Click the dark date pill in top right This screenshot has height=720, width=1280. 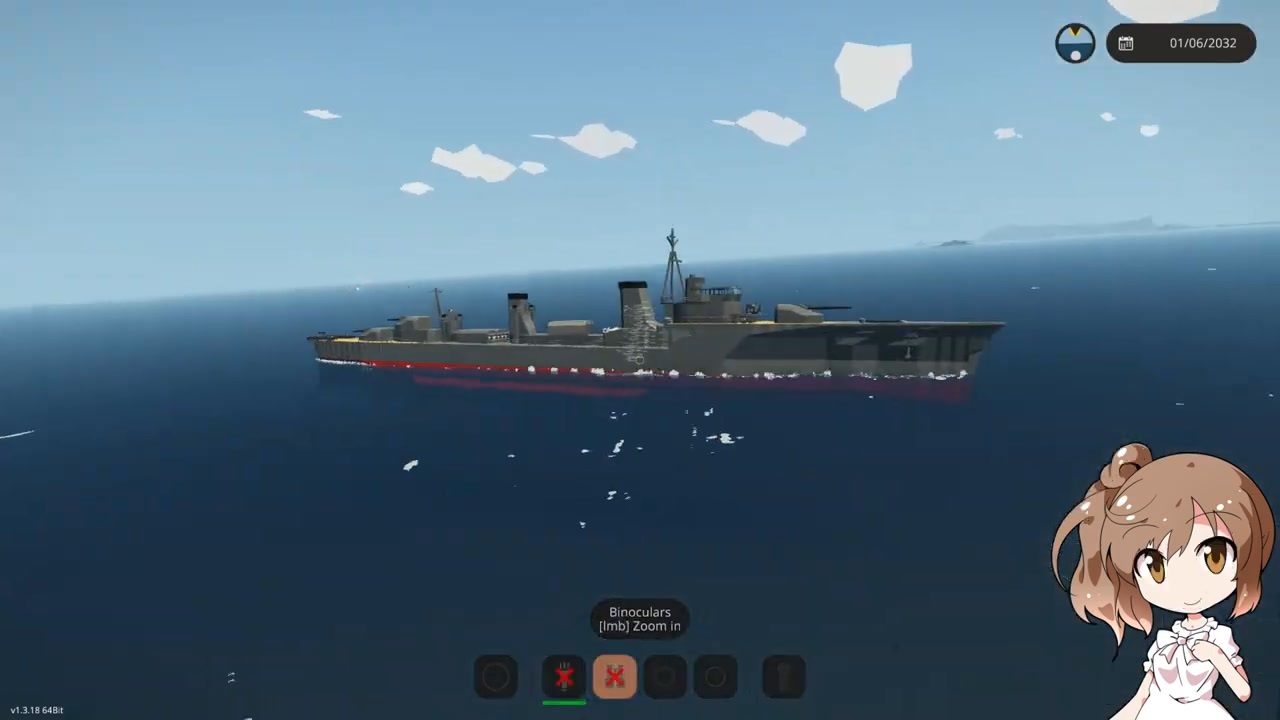[x=1181, y=43]
